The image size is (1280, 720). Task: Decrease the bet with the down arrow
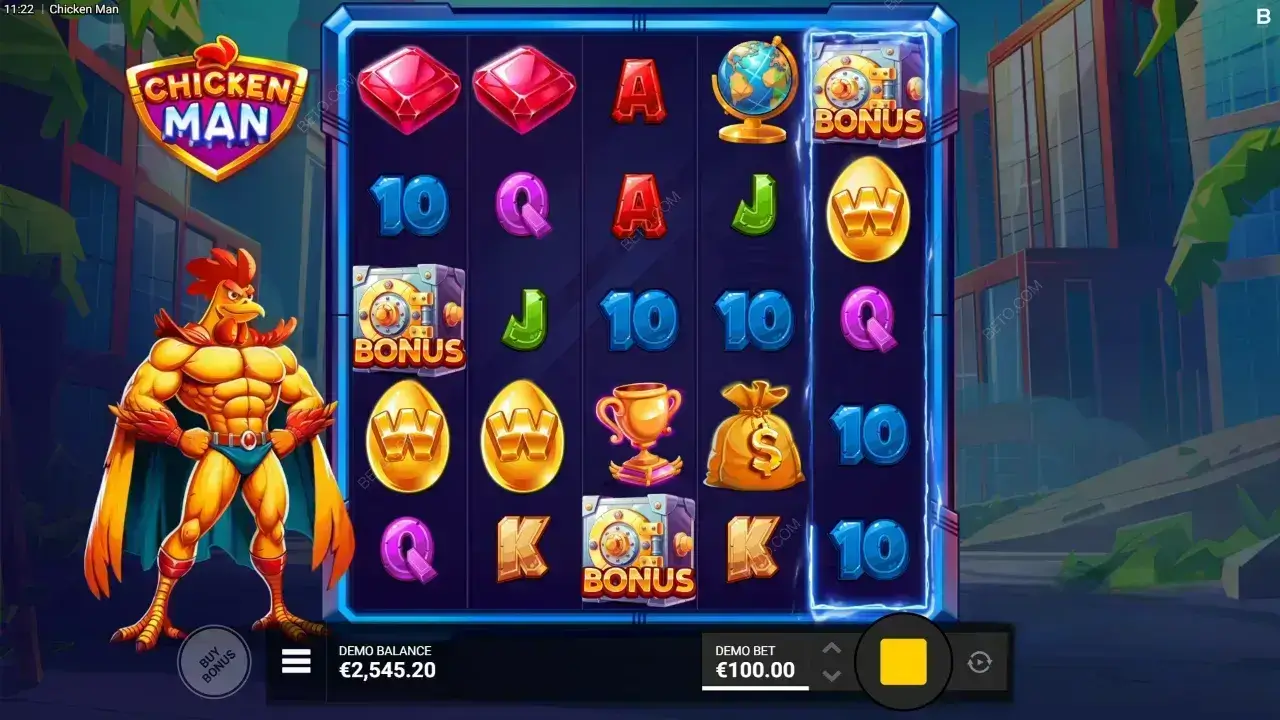tap(830, 673)
